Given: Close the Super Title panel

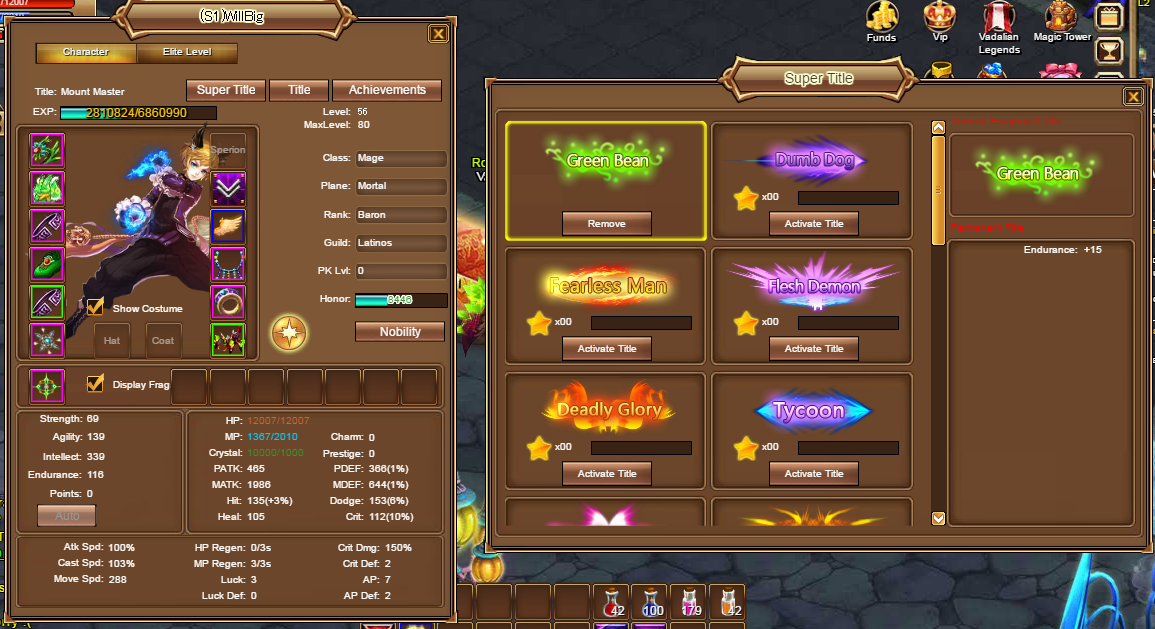Looking at the screenshot, I should click(1133, 96).
